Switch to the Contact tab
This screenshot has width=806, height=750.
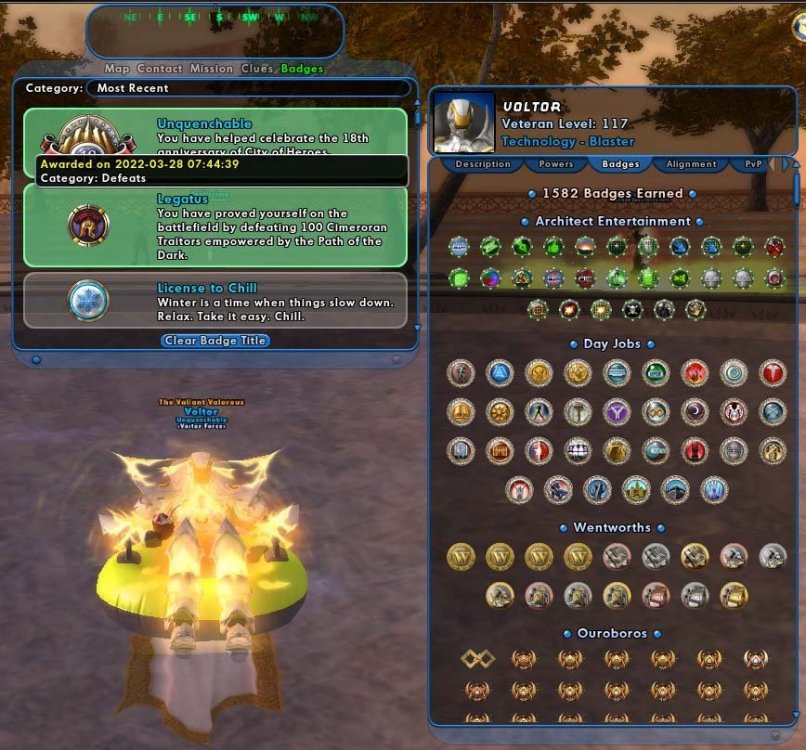tap(160, 69)
